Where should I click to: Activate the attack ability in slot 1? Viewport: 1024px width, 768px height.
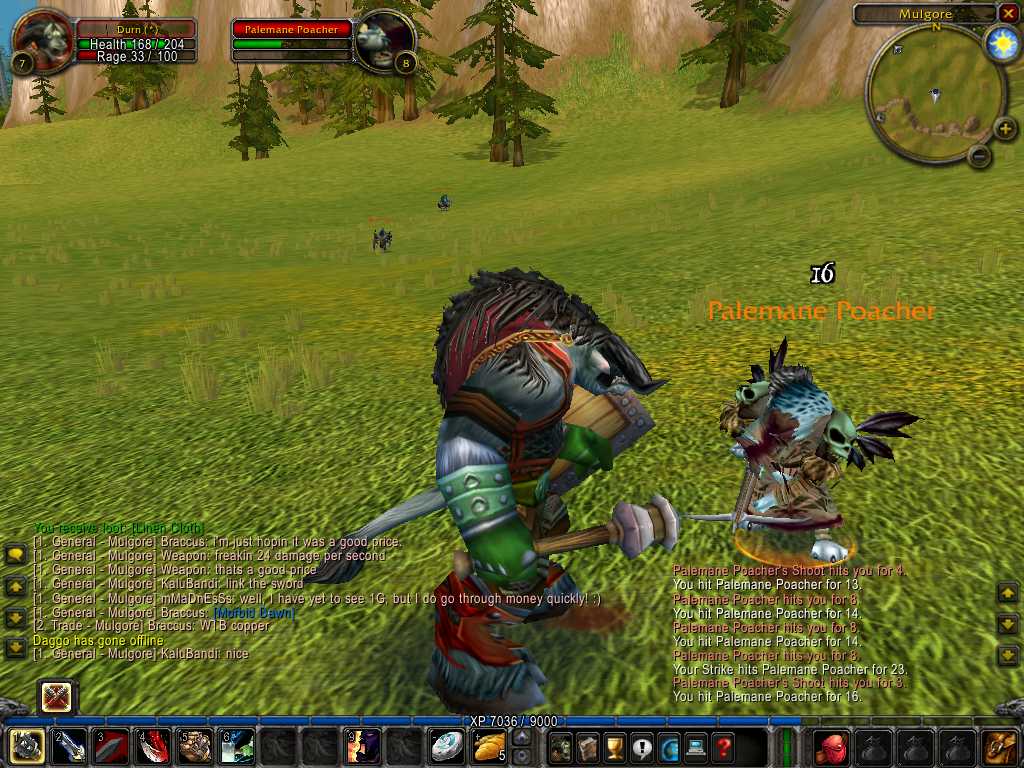(25, 747)
